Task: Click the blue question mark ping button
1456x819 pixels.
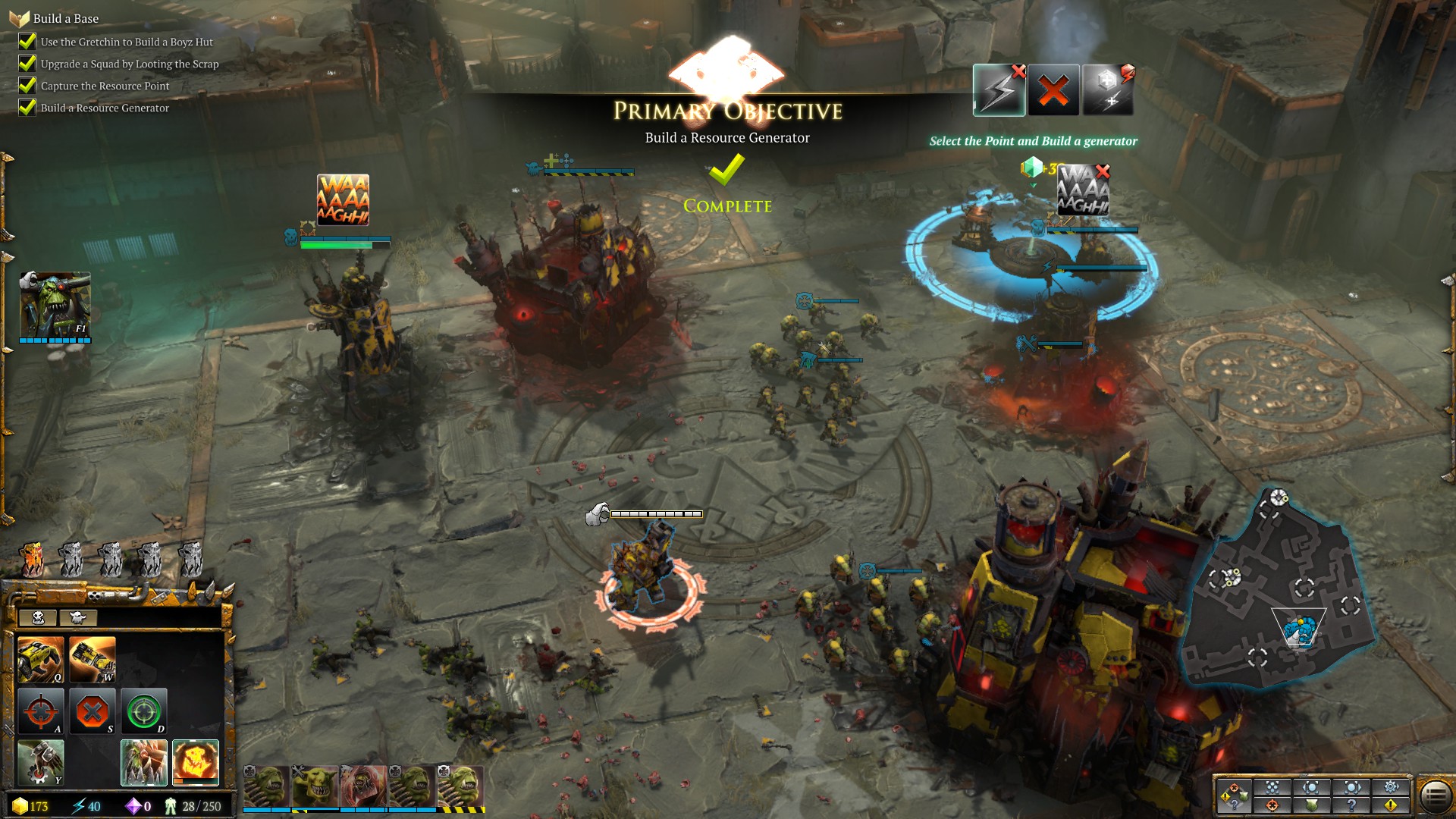Action: [1351, 805]
